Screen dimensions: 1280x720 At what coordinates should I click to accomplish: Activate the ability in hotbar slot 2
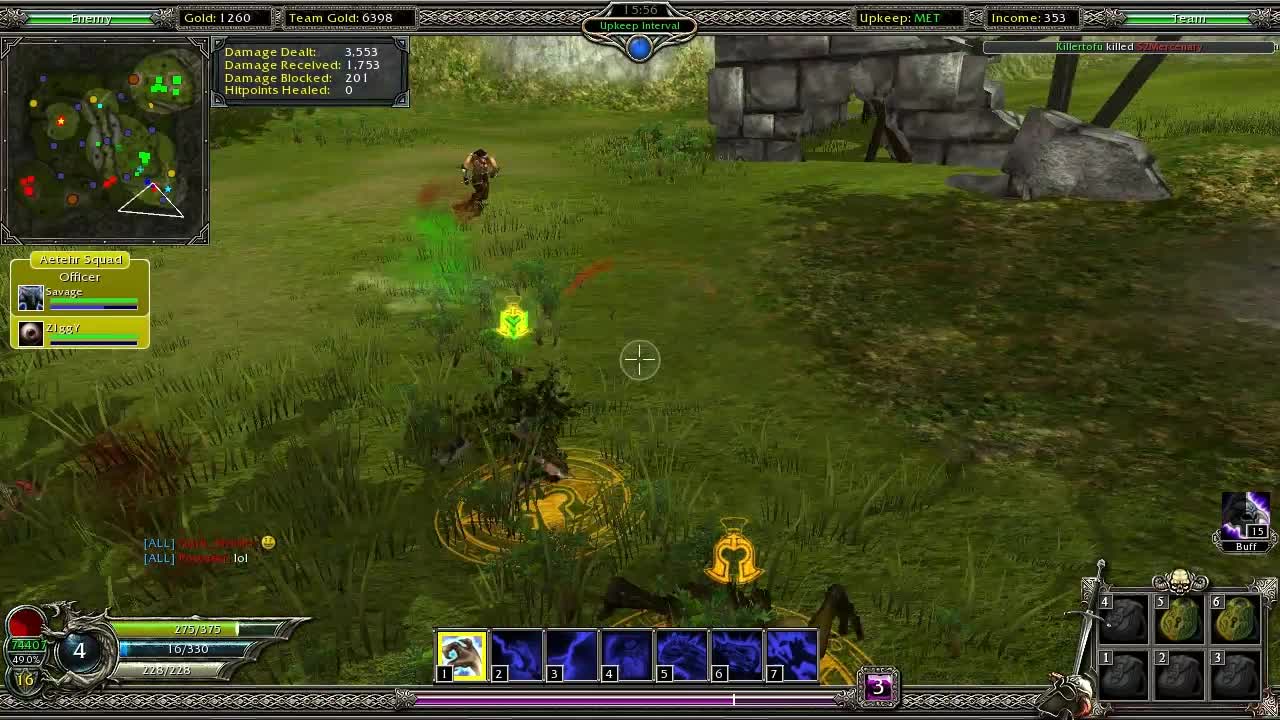pyautogui.click(x=517, y=654)
